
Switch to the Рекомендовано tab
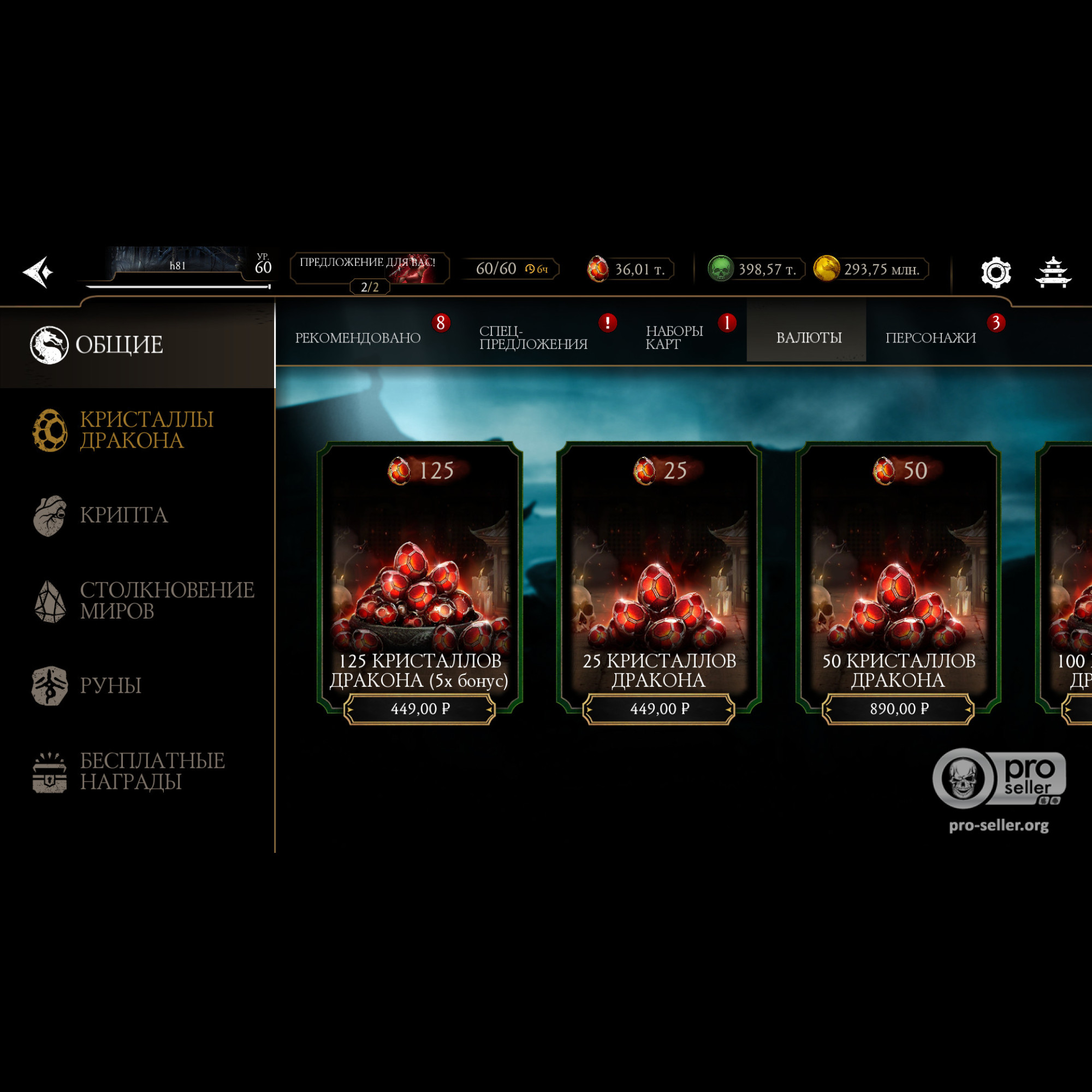coord(358,337)
